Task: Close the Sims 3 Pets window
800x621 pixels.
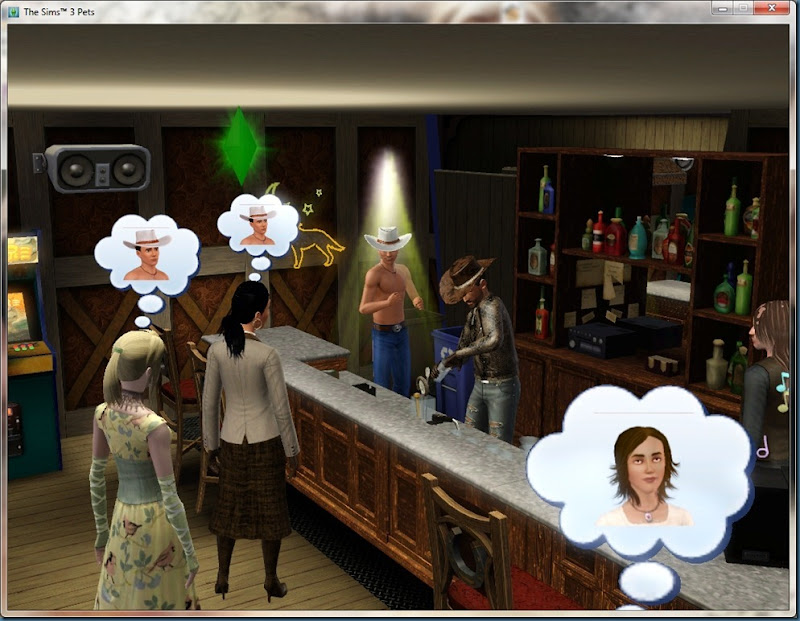Action: click(x=774, y=8)
